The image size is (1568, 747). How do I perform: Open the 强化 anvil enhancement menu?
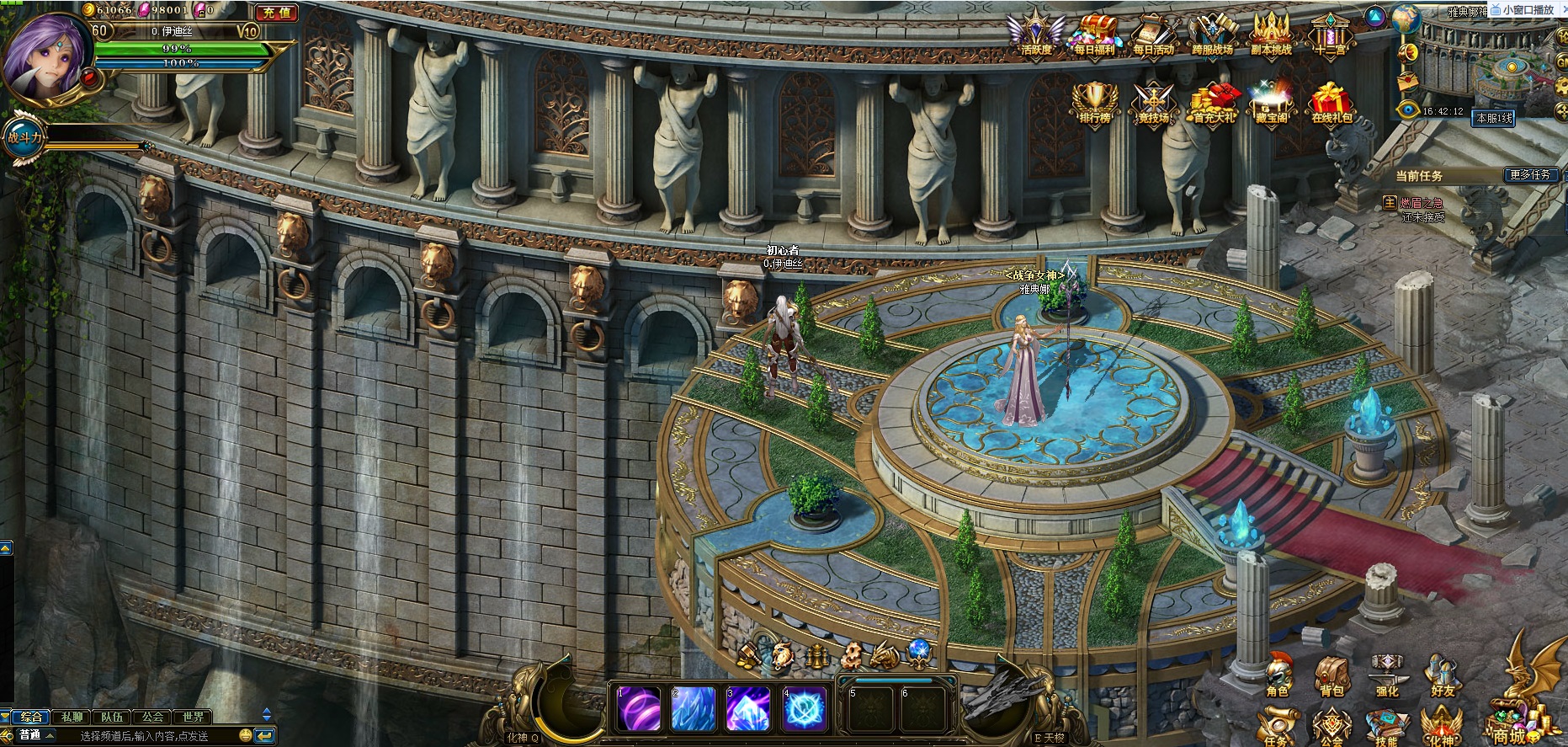coord(1386,676)
